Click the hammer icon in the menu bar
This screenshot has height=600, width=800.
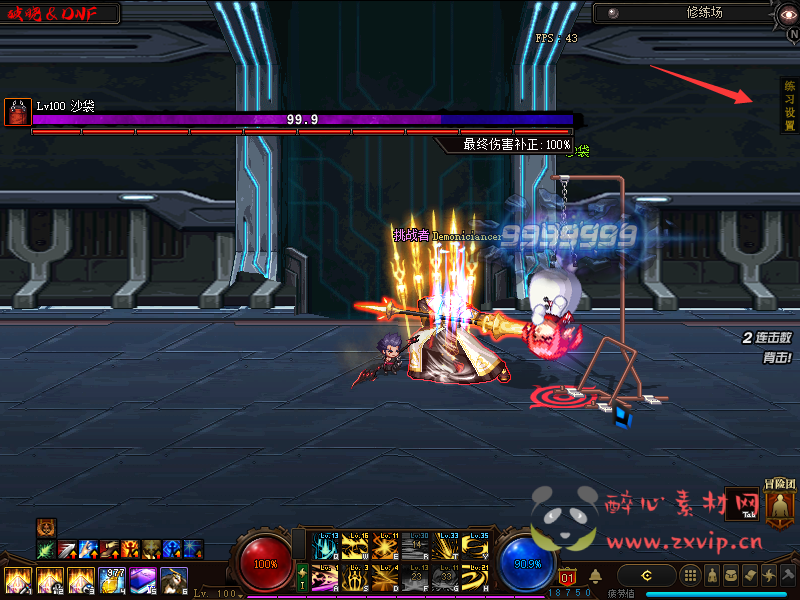click(x=788, y=575)
